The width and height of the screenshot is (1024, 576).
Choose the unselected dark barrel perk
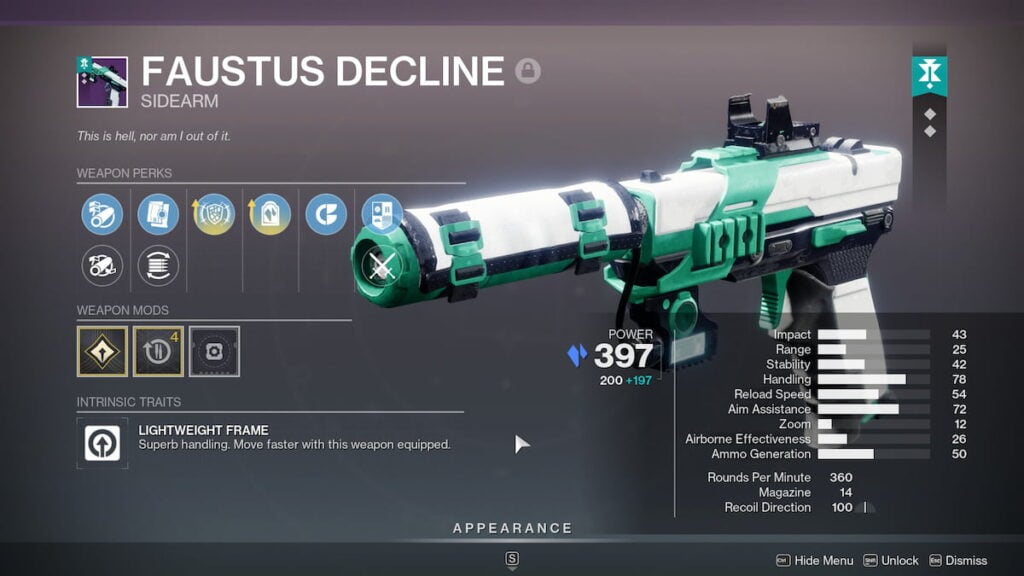click(102, 266)
